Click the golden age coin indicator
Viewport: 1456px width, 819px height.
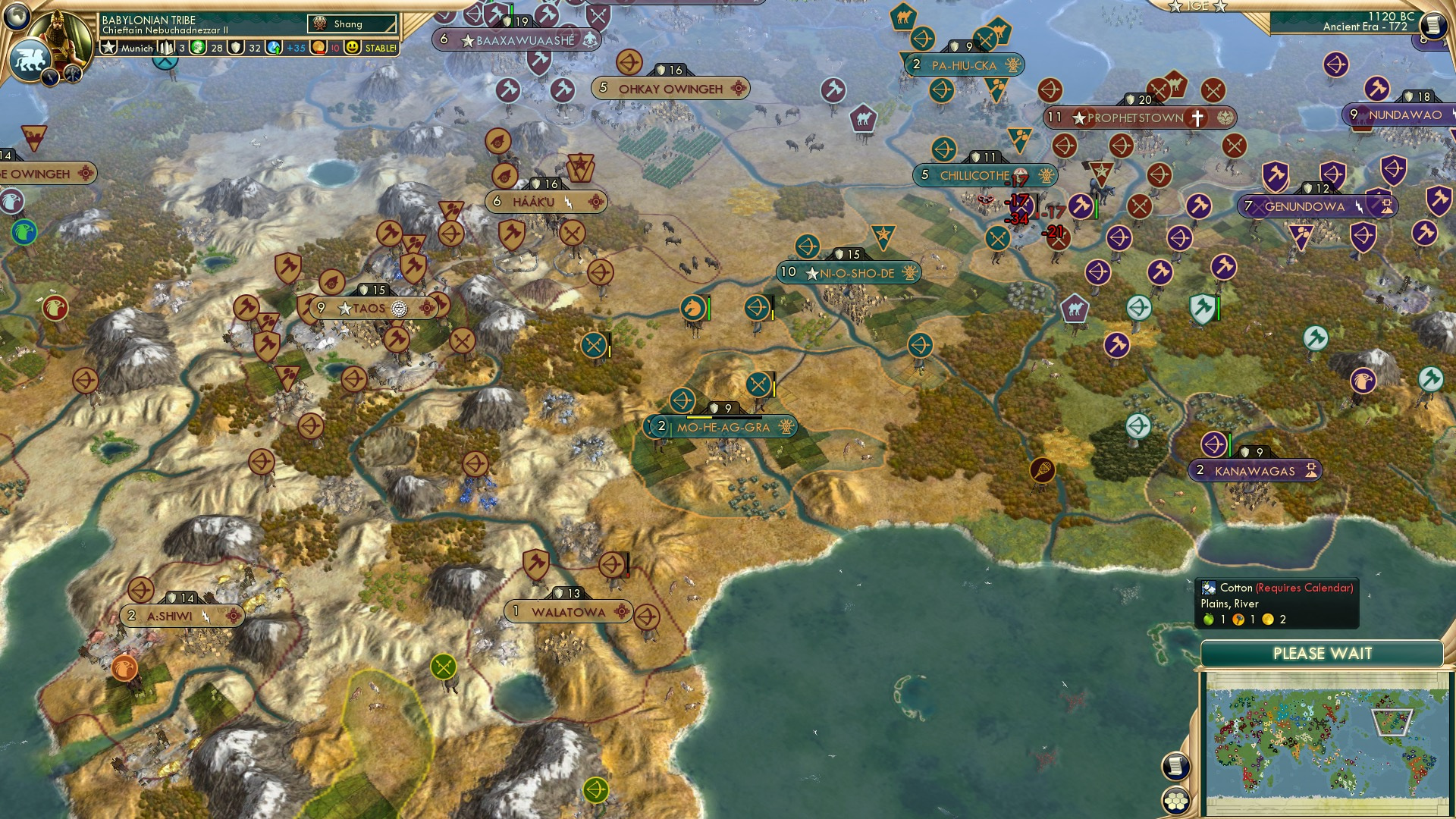(318, 47)
